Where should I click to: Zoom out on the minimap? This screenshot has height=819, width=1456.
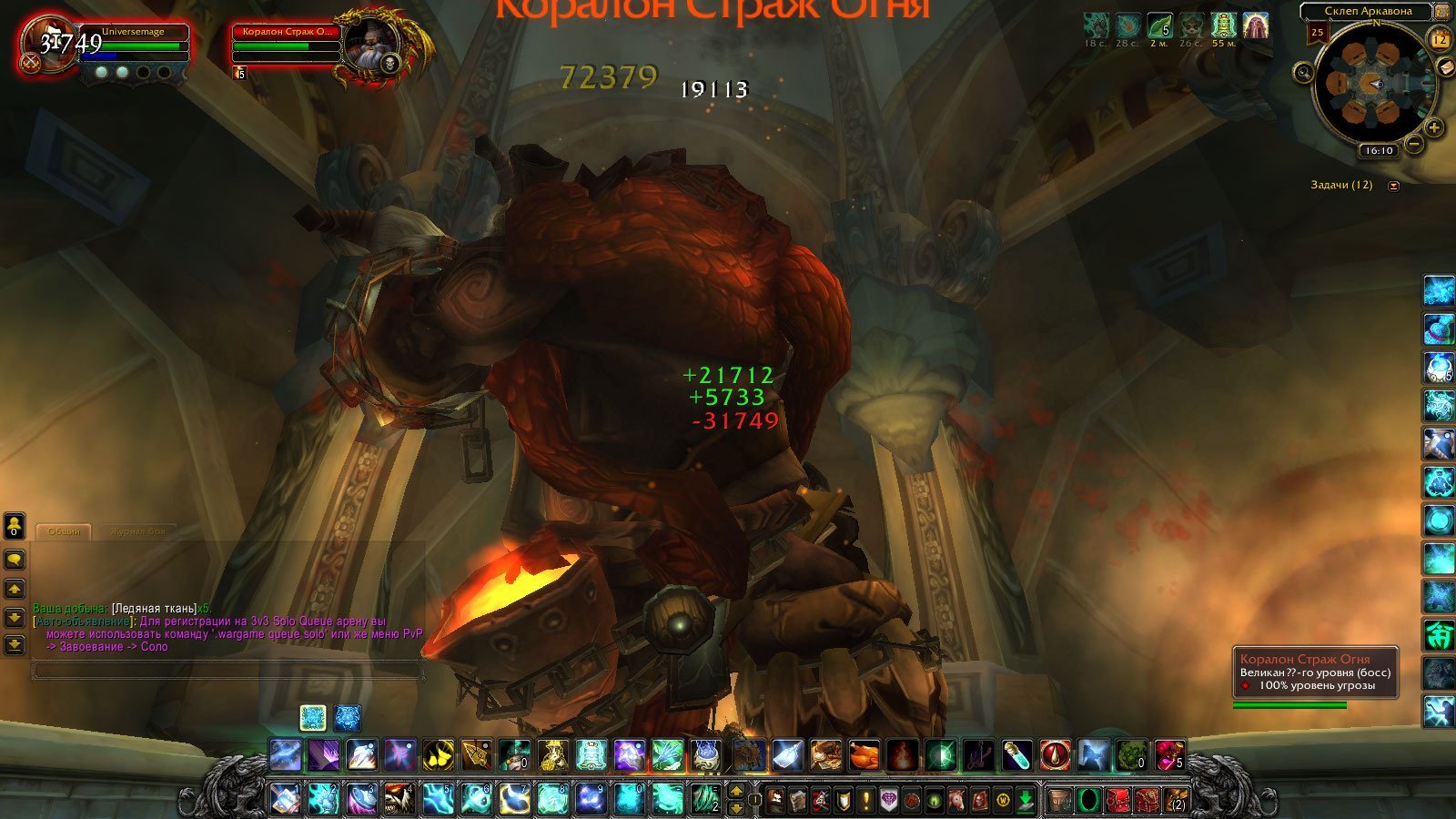[1413, 143]
